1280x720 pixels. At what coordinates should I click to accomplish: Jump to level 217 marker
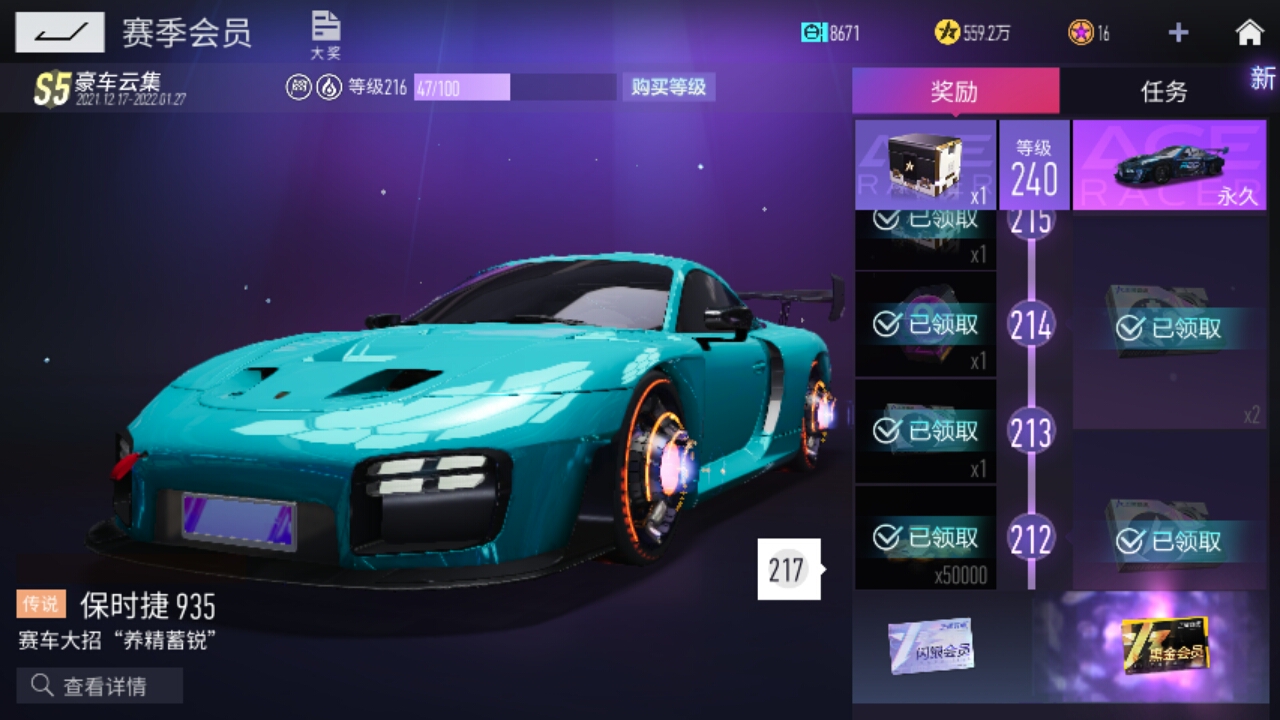pos(788,570)
